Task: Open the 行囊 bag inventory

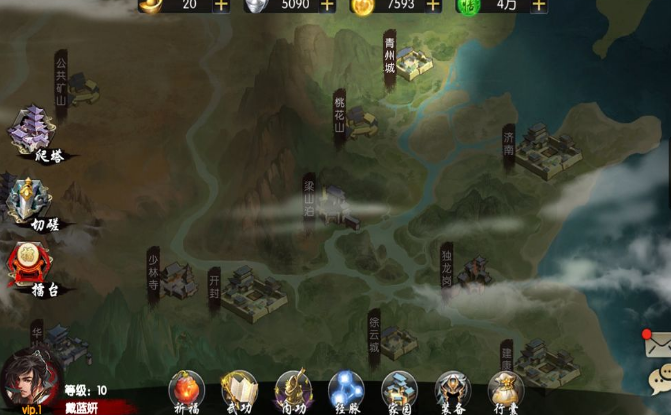Action: click(x=506, y=390)
